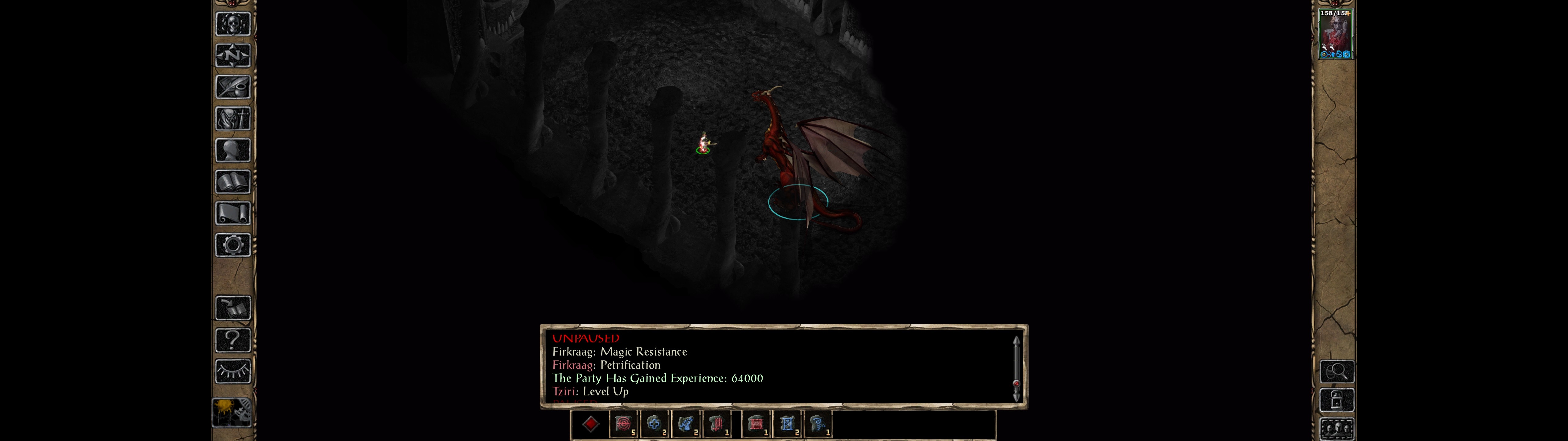Toggle the padlock button
The height and width of the screenshot is (441, 1568).
pos(1337,400)
